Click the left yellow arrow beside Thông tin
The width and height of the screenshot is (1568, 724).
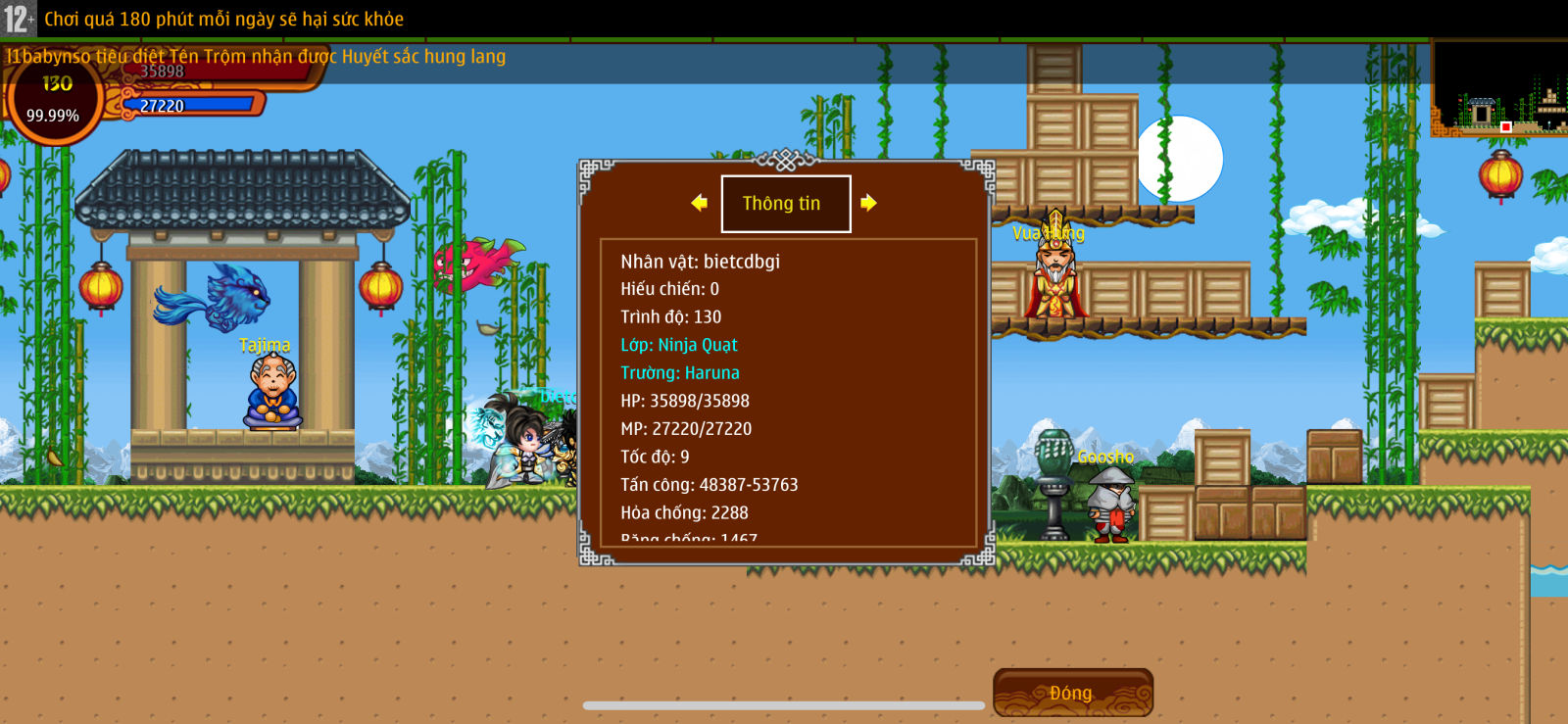(x=699, y=203)
